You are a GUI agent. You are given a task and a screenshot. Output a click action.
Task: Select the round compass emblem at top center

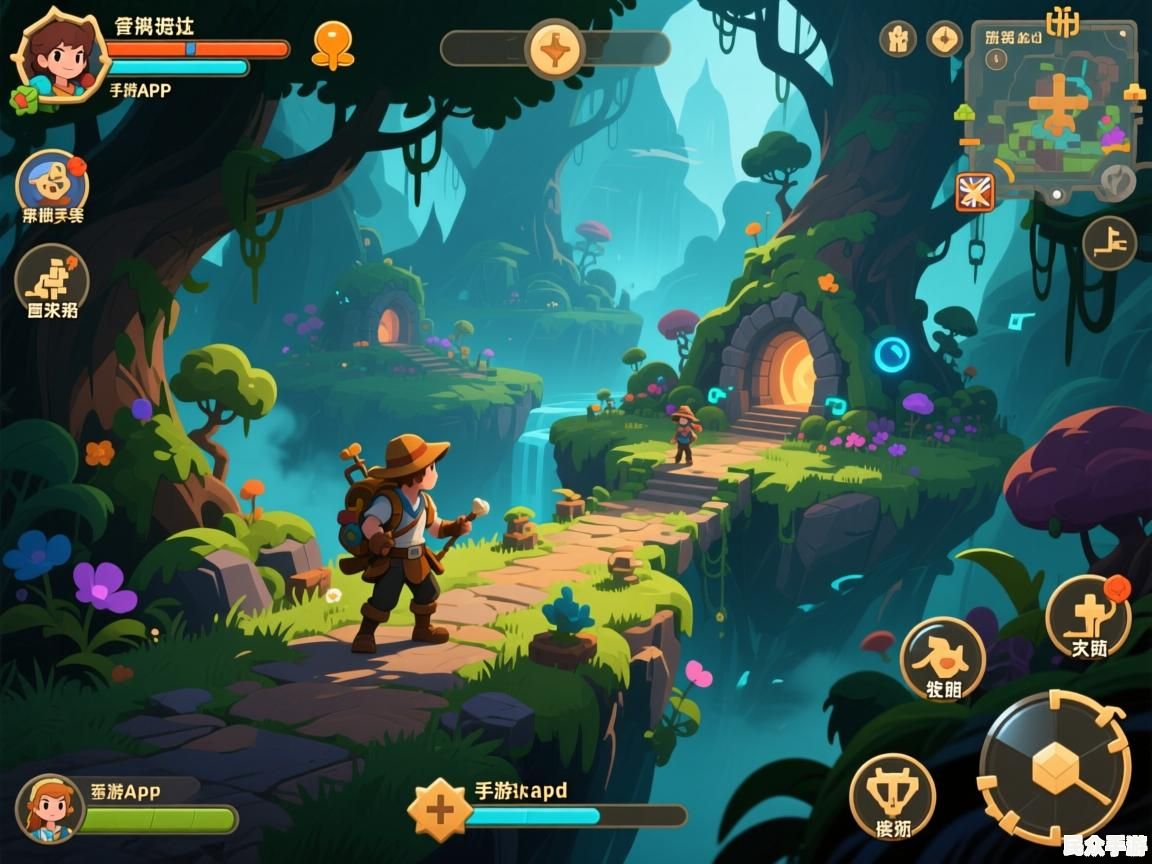pyautogui.click(x=555, y=48)
